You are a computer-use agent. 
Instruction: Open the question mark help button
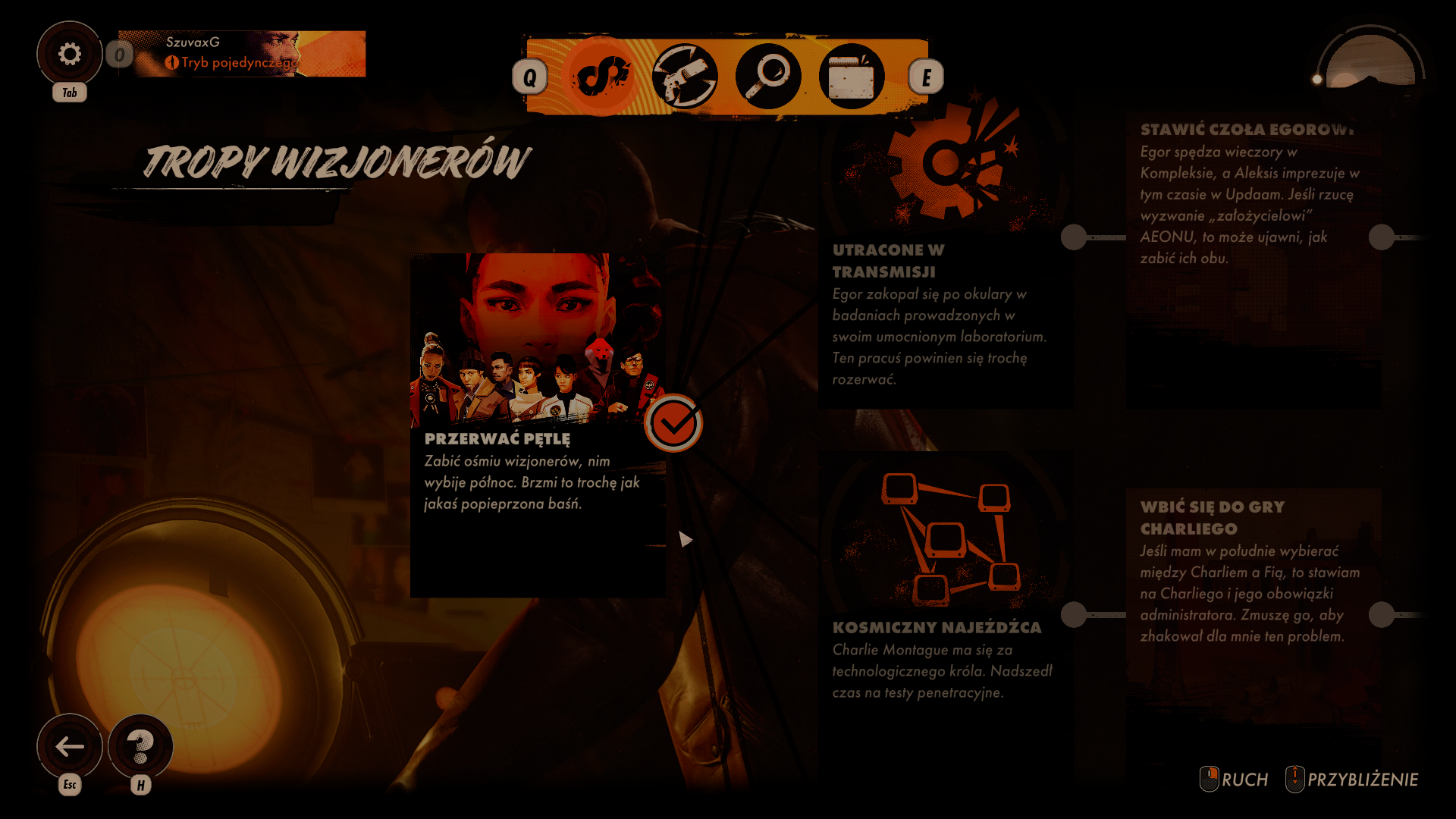coord(140,747)
